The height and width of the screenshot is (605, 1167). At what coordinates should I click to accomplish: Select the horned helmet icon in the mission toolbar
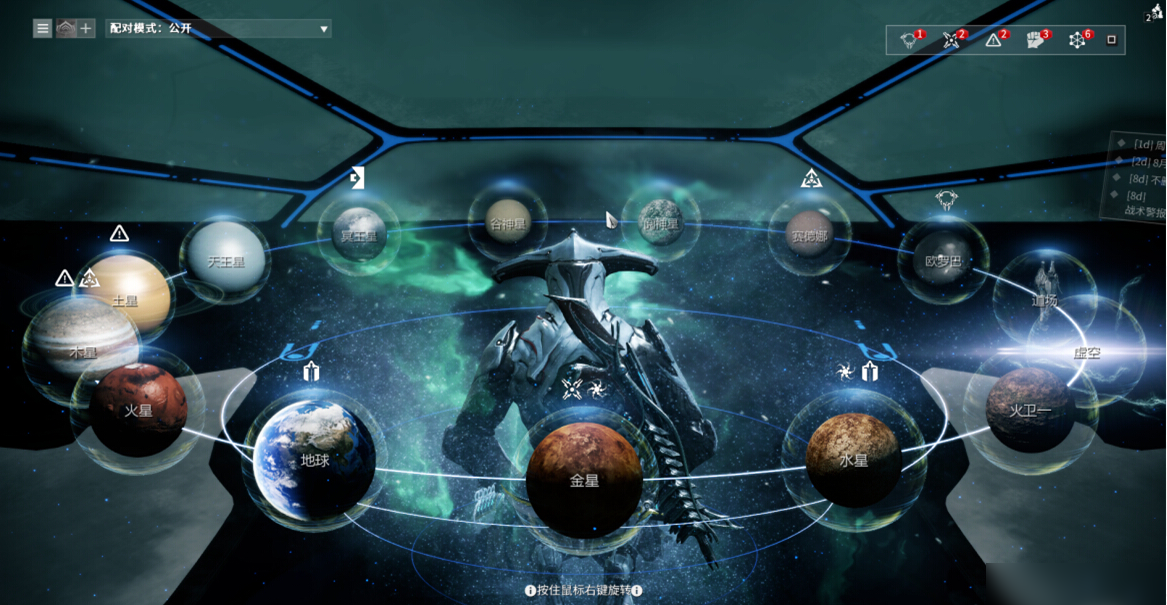pos(909,41)
